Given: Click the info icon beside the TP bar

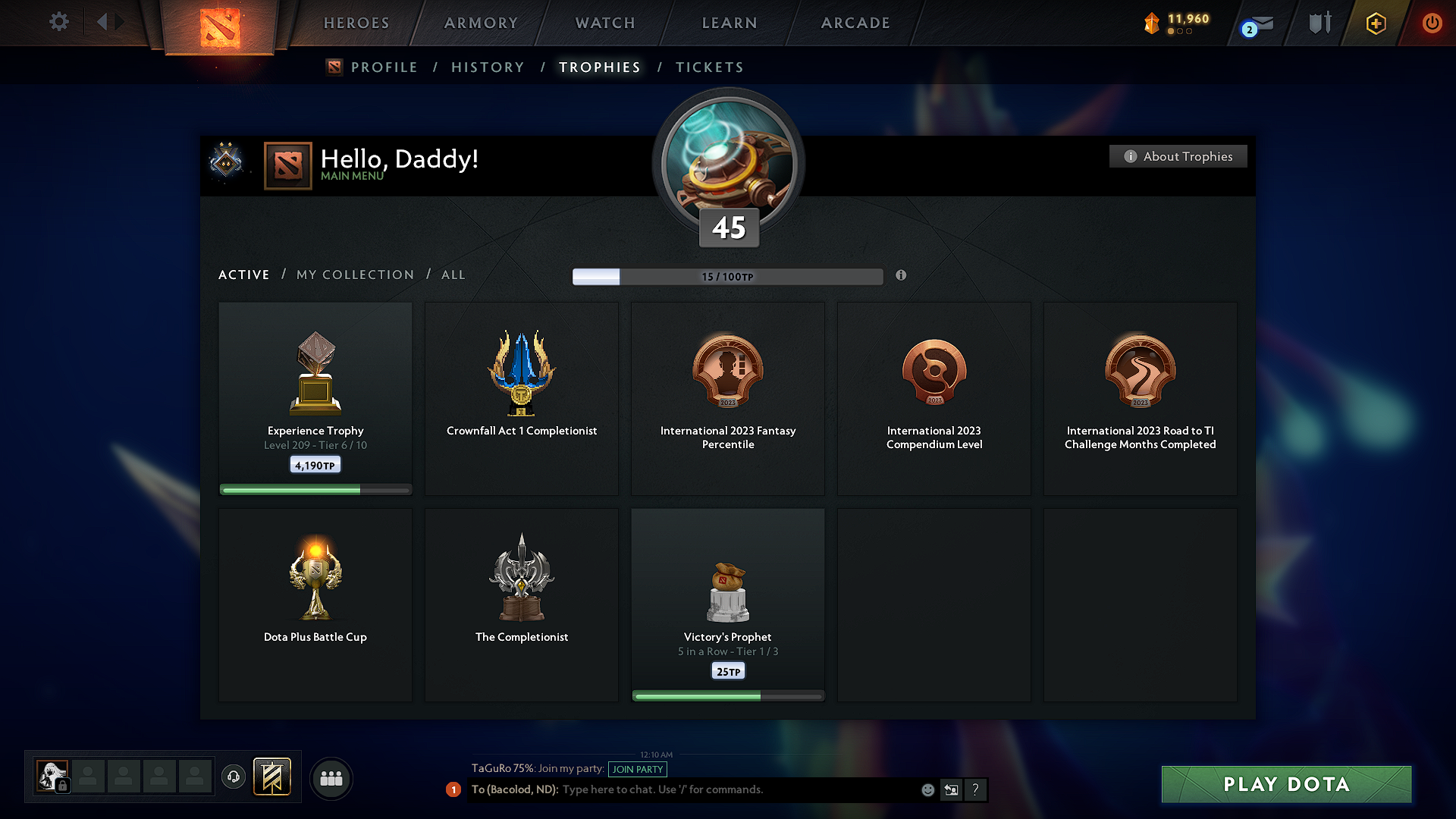Looking at the screenshot, I should (902, 276).
